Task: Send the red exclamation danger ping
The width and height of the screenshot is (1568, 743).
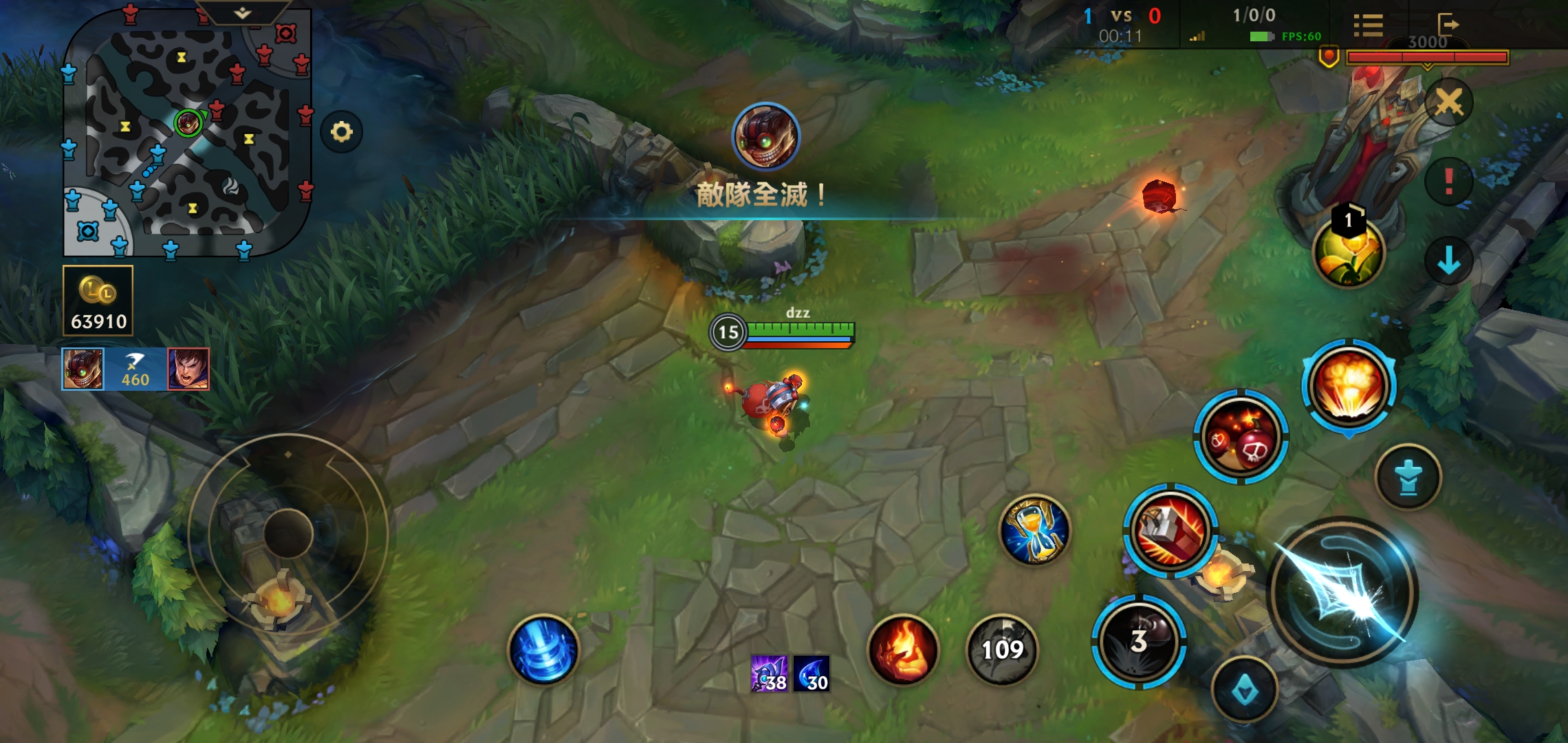Action: (1448, 182)
